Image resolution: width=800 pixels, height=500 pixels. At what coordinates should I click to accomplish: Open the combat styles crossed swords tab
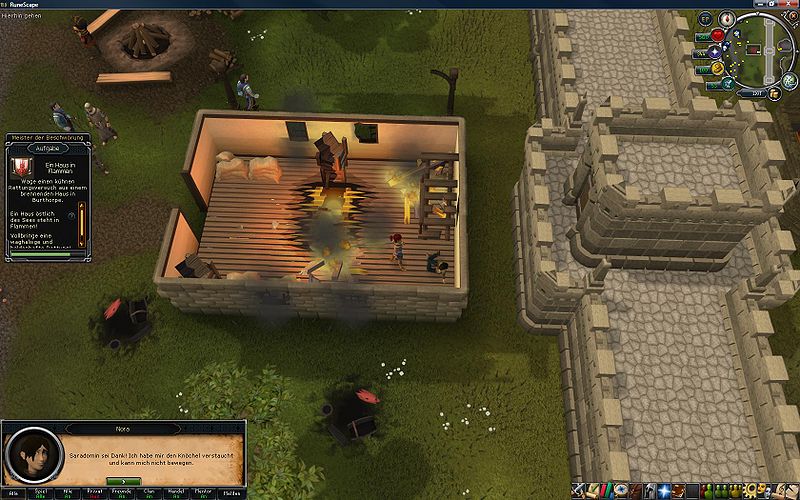tap(579, 491)
